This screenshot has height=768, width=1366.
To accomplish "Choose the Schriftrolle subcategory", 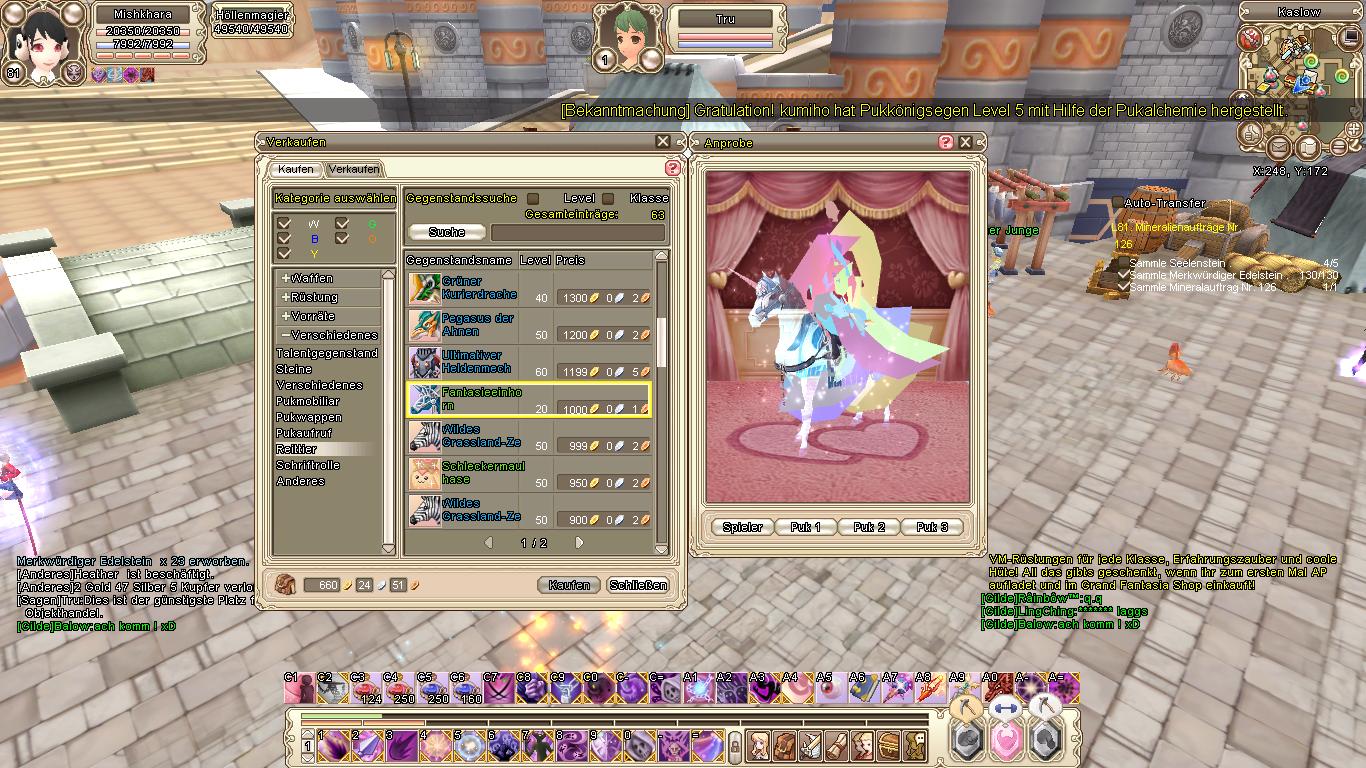I will (x=308, y=465).
